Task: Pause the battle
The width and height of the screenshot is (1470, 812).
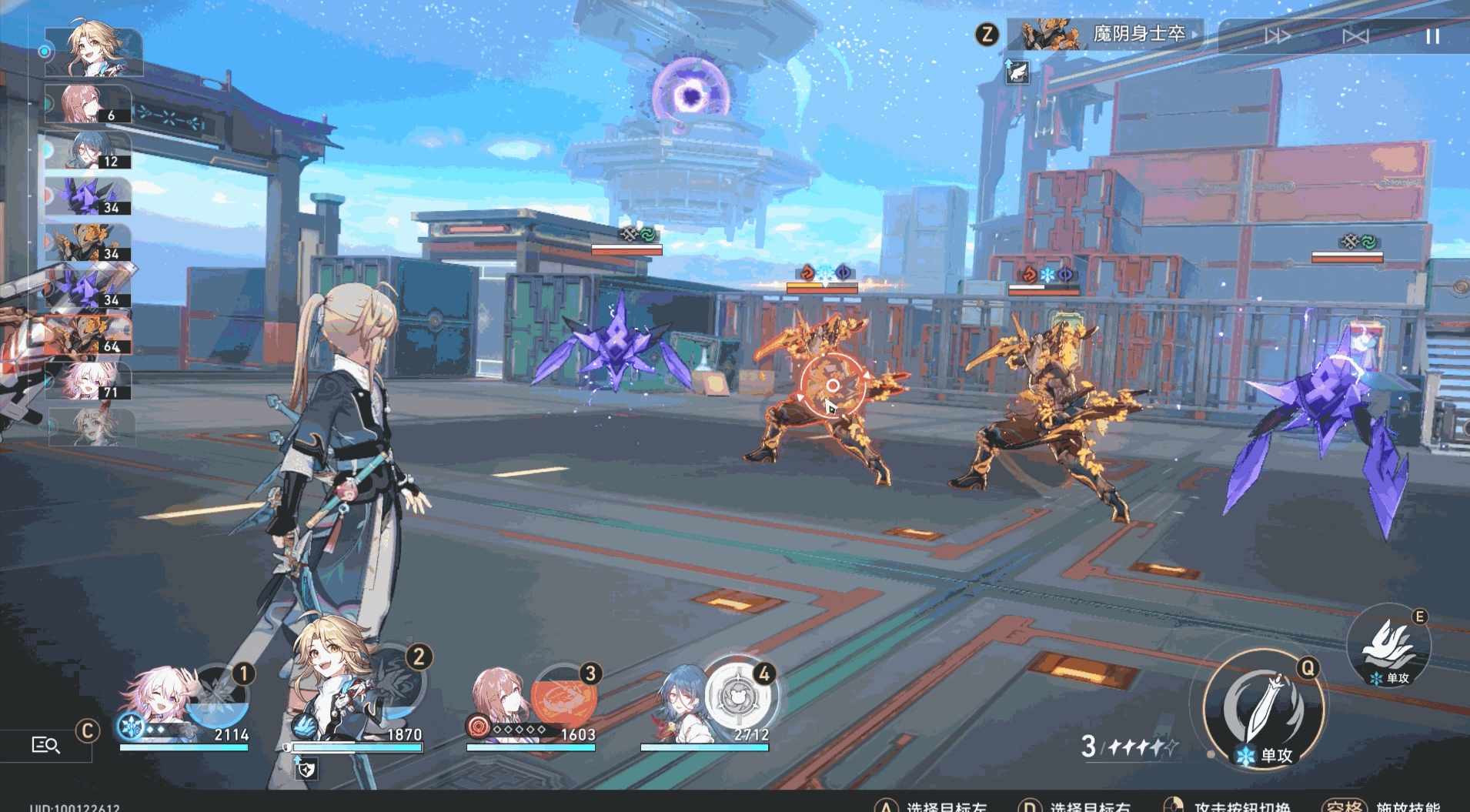Action: (x=1432, y=36)
